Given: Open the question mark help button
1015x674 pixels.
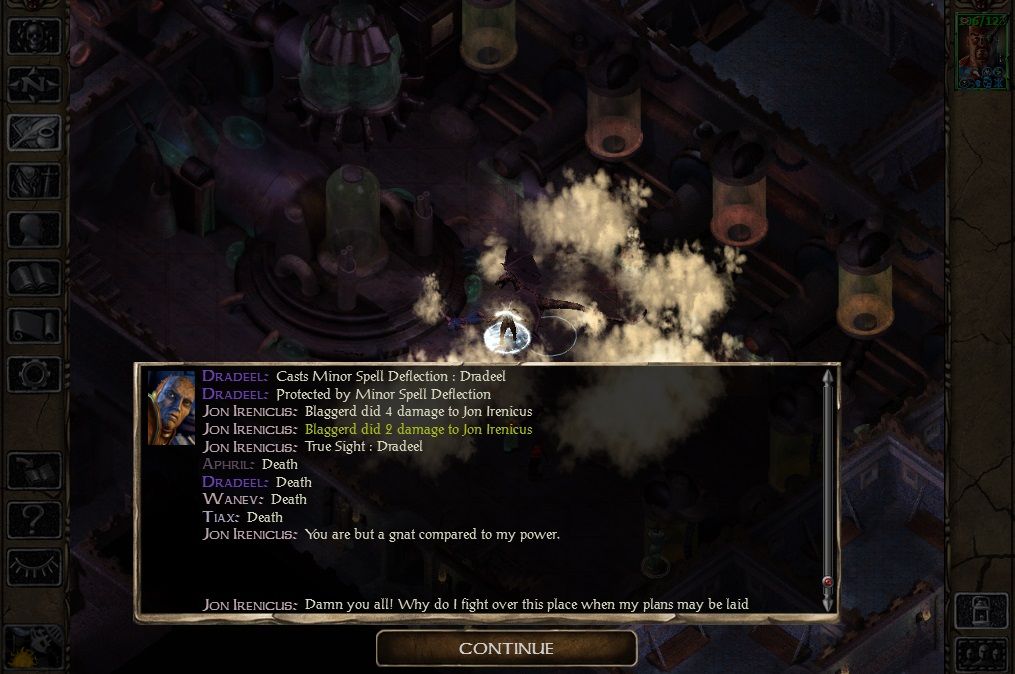Looking at the screenshot, I should pyautogui.click(x=34, y=519).
